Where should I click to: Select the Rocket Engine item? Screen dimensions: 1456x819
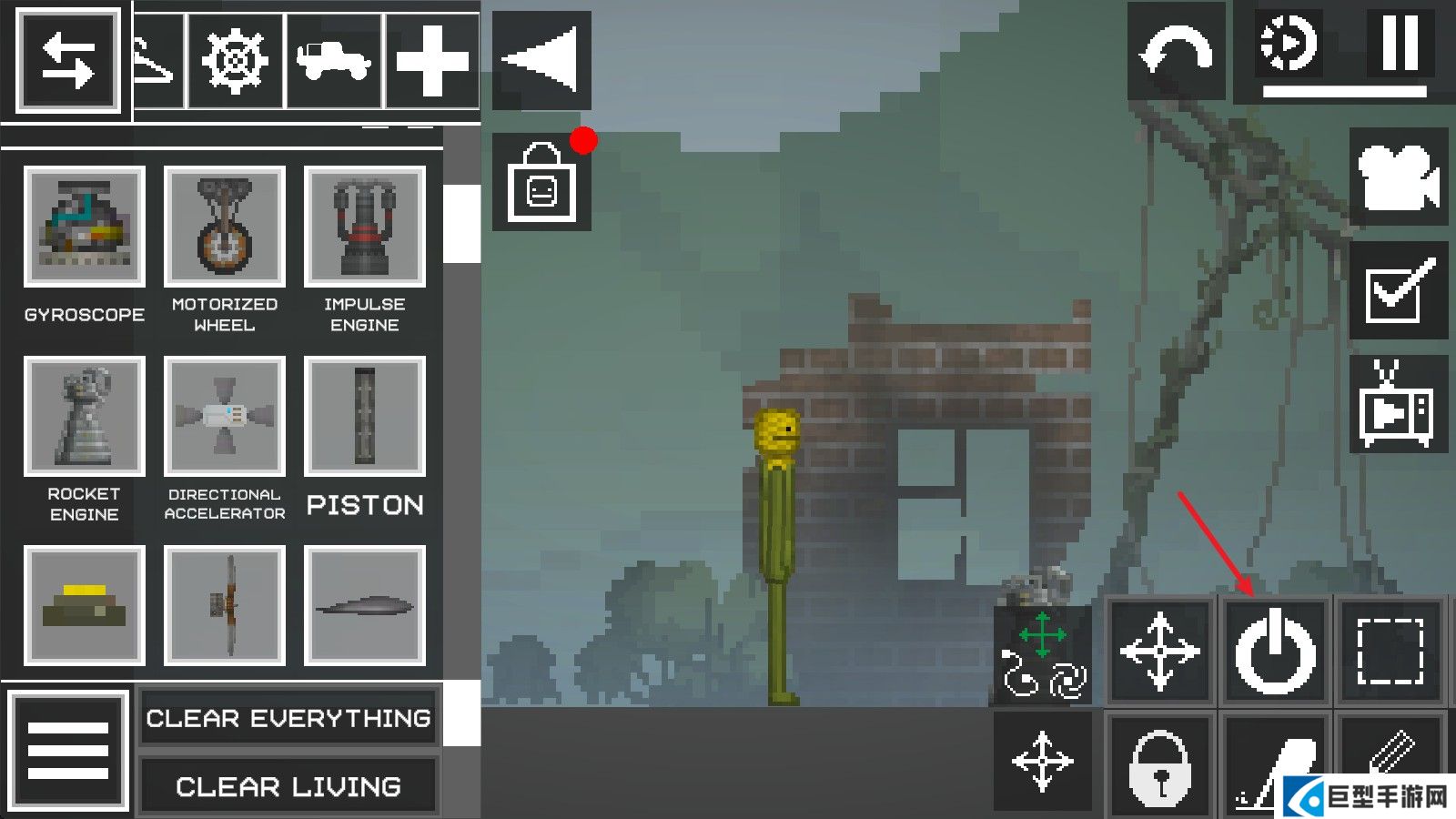pyautogui.click(x=84, y=417)
